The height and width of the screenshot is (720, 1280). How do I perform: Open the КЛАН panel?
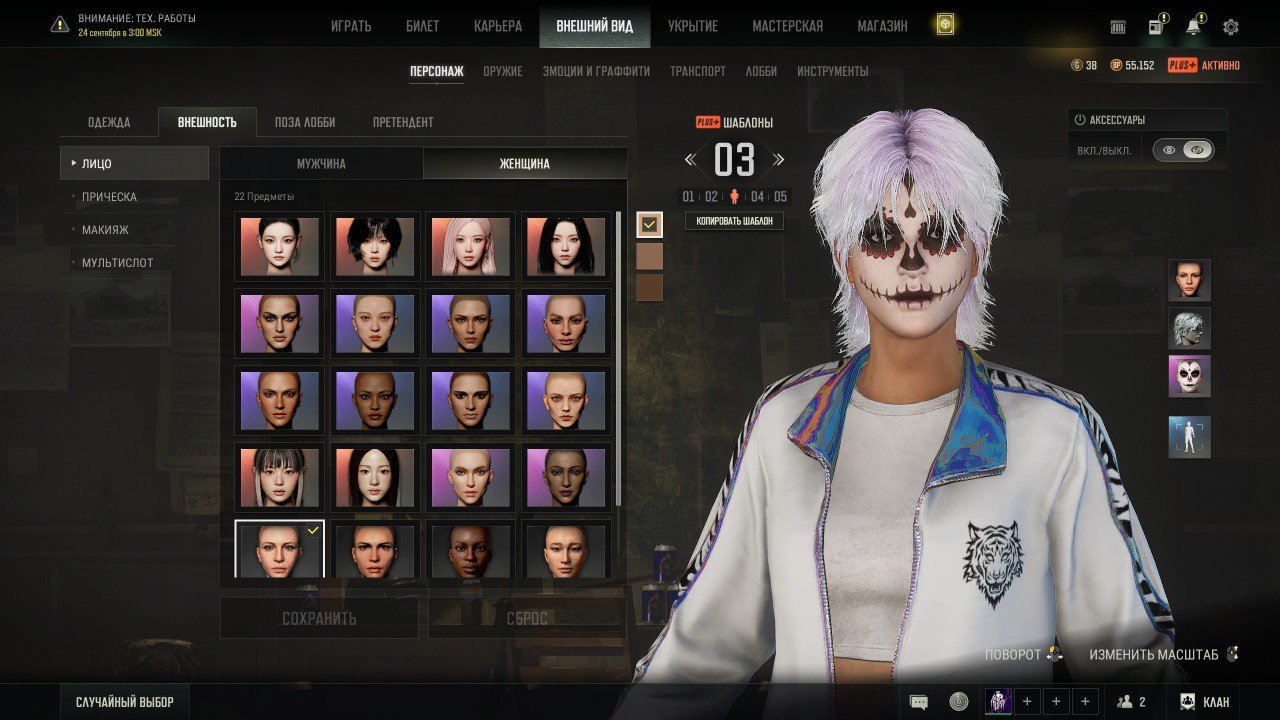click(x=1204, y=702)
